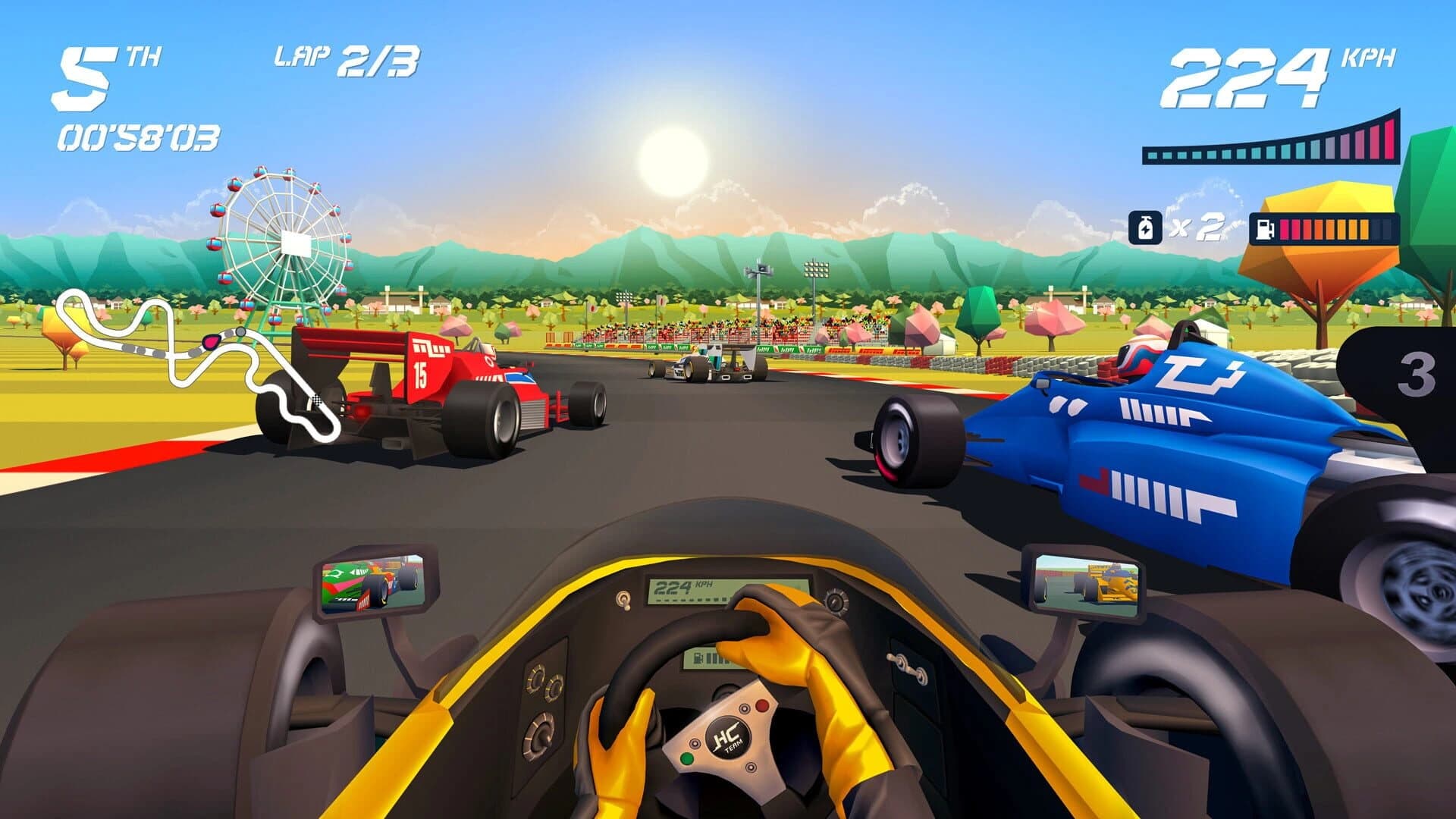Flip the toggle switch on the right dash panel
The image size is (1456, 819).
pyautogui.click(x=907, y=666)
